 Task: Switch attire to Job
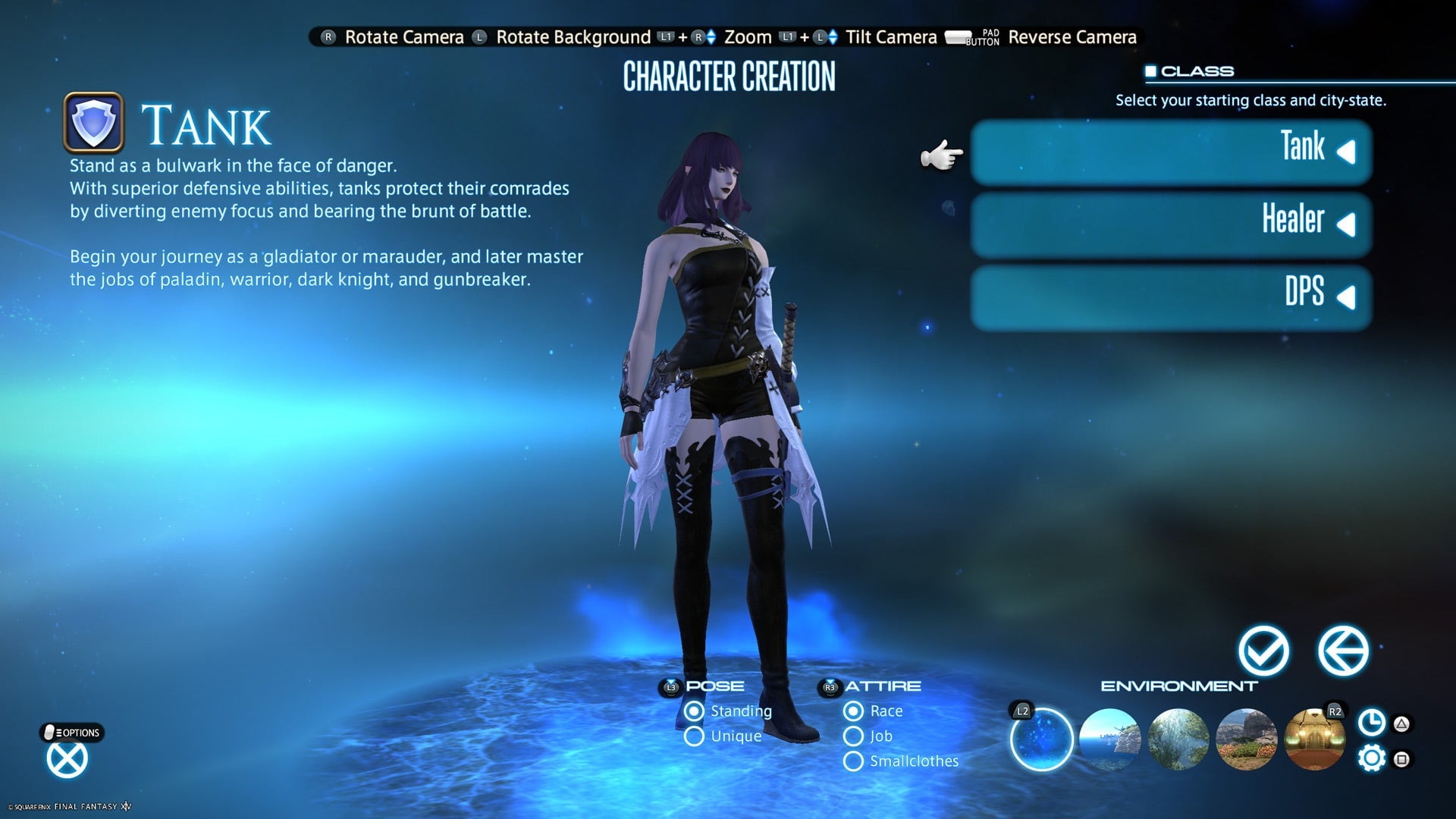coord(852,736)
